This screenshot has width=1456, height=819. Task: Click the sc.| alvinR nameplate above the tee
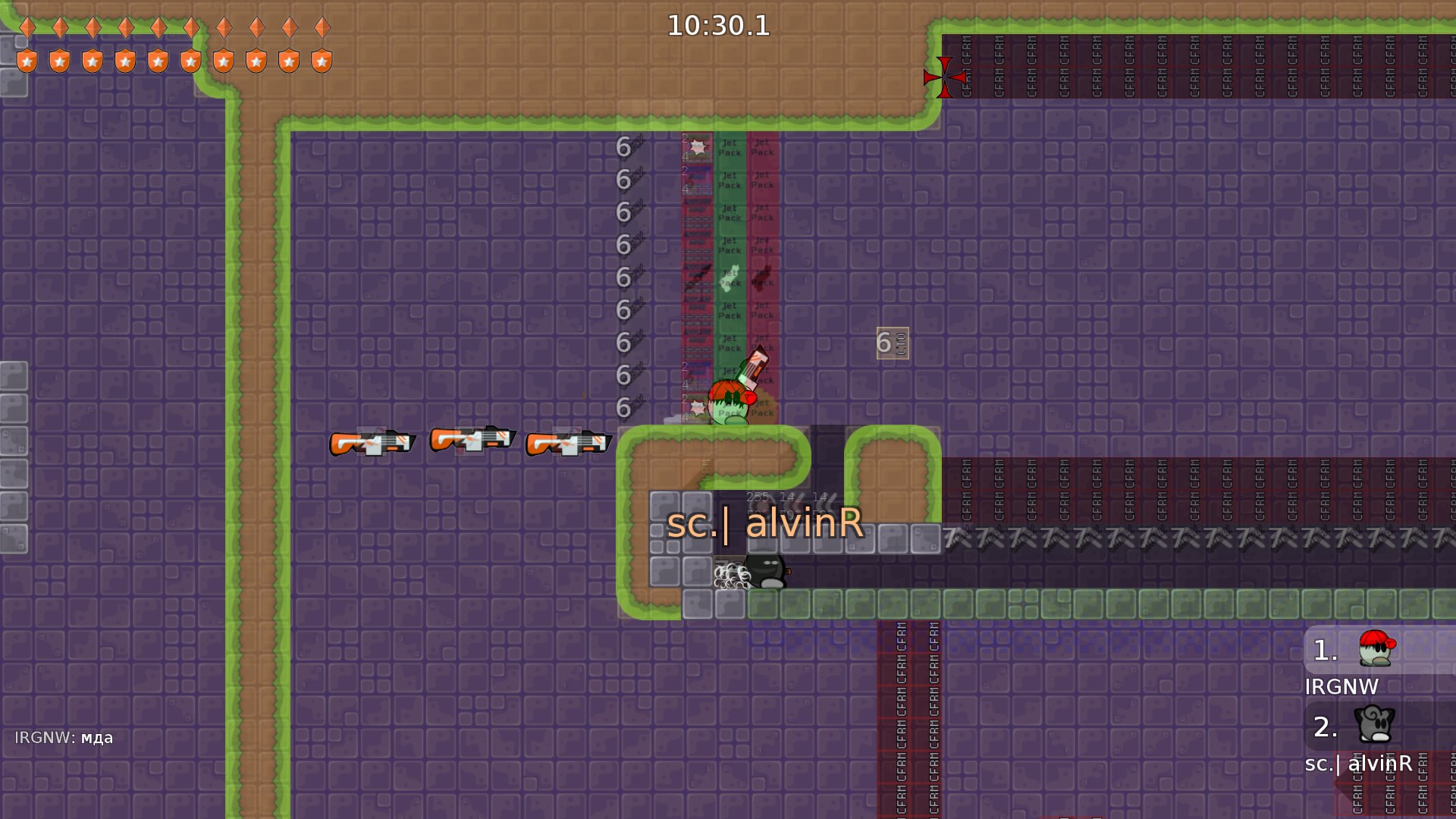[766, 523]
